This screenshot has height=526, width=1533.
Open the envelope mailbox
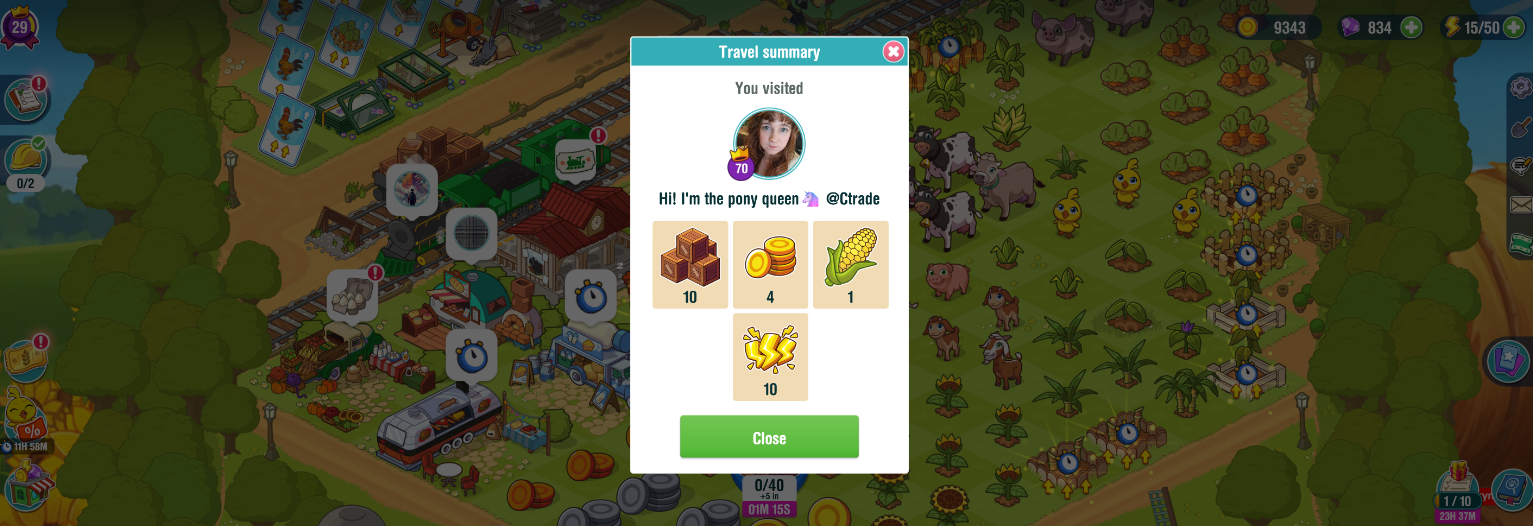[x=1521, y=204]
